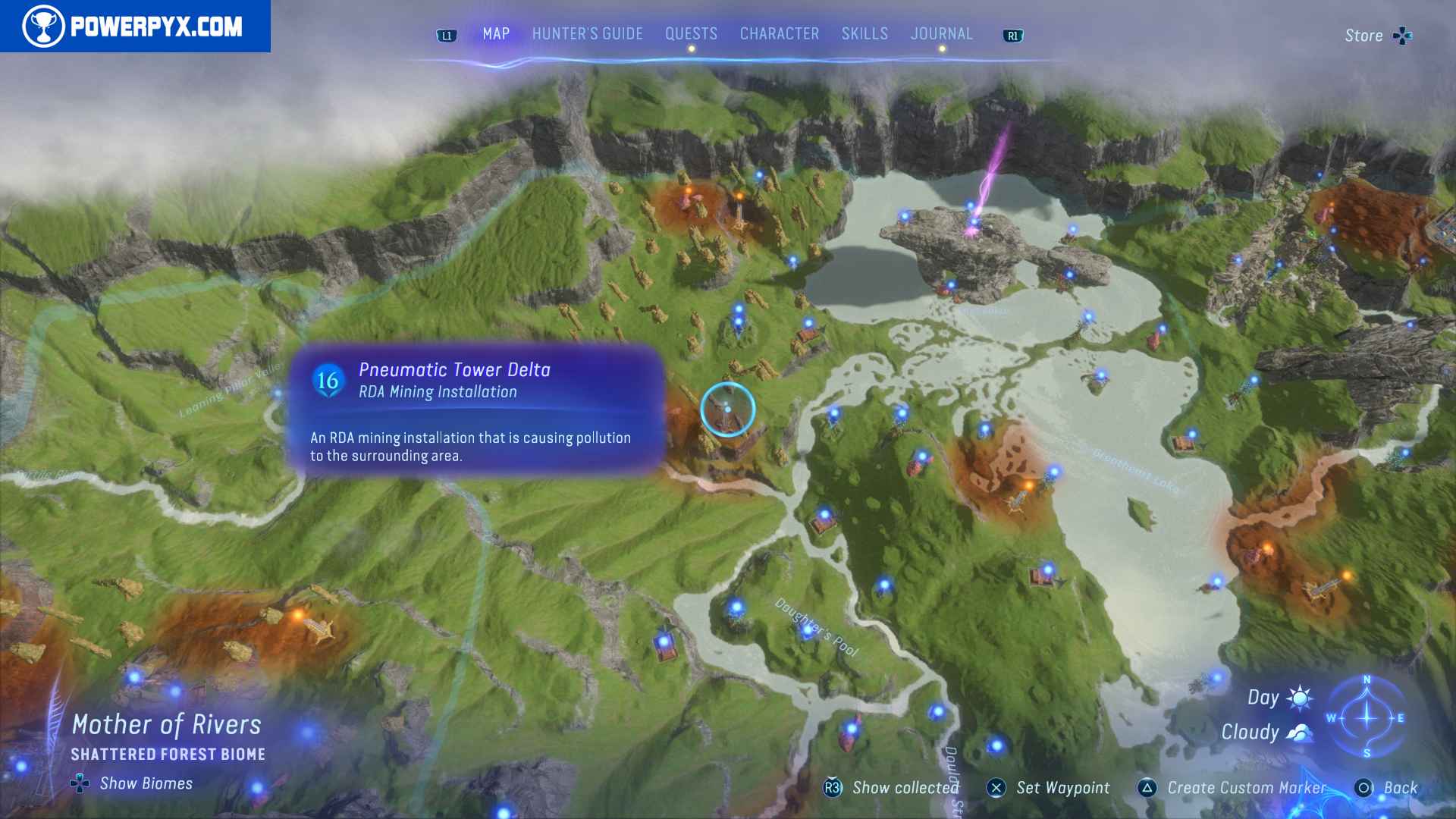Image resolution: width=1456 pixels, height=819 pixels.
Task: Click the R1 shoulder button icon
Action: (x=1014, y=34)
